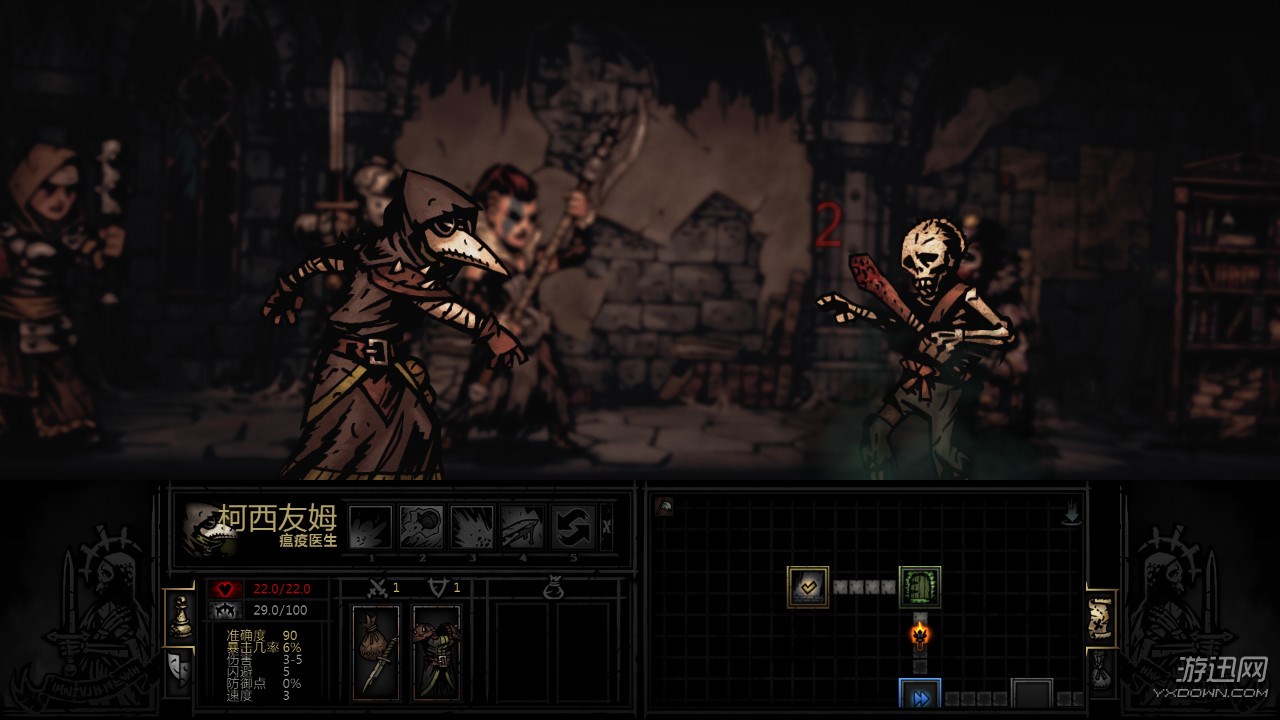The height and width of the screenshot is (720, 1280).
Task: Click the torch party marker on map
Action: pos(919,634)
